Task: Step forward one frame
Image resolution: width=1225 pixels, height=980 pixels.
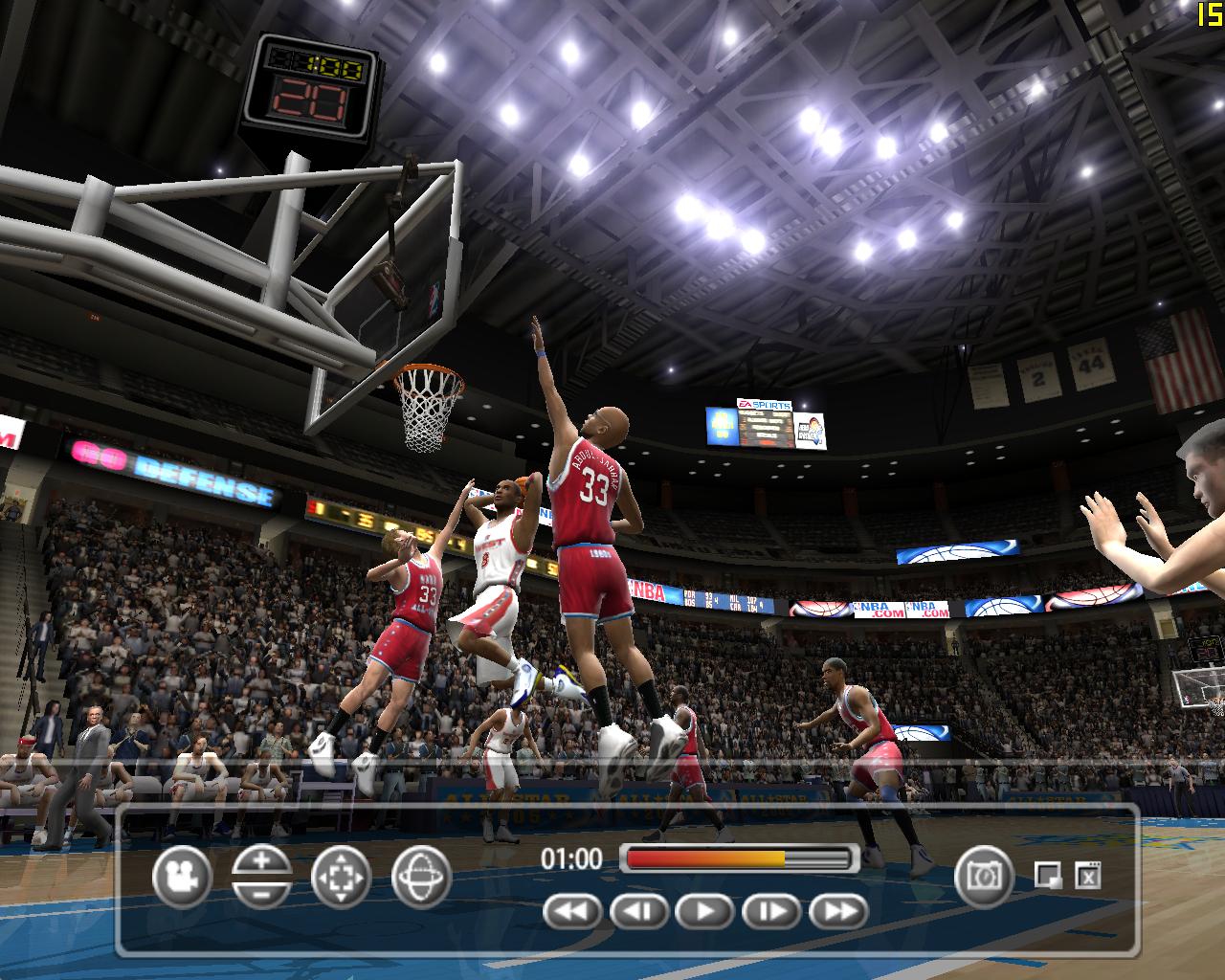Action: (x=771, y=911)
